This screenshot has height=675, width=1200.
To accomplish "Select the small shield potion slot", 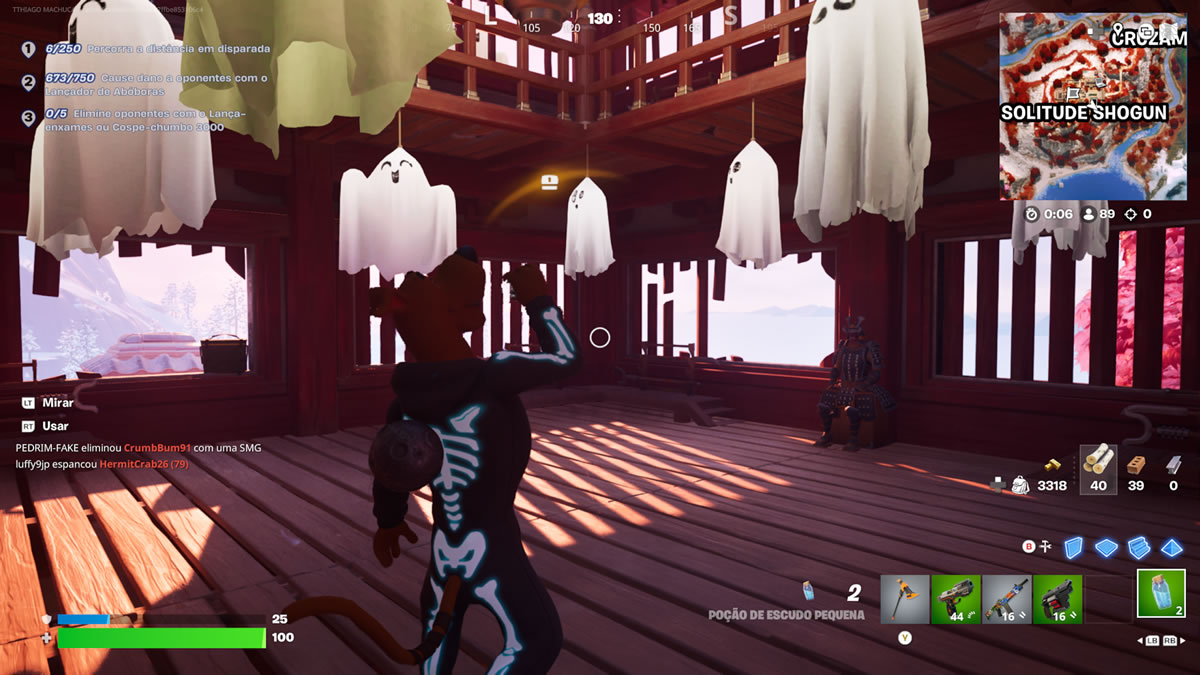I will coord(1161,593).
